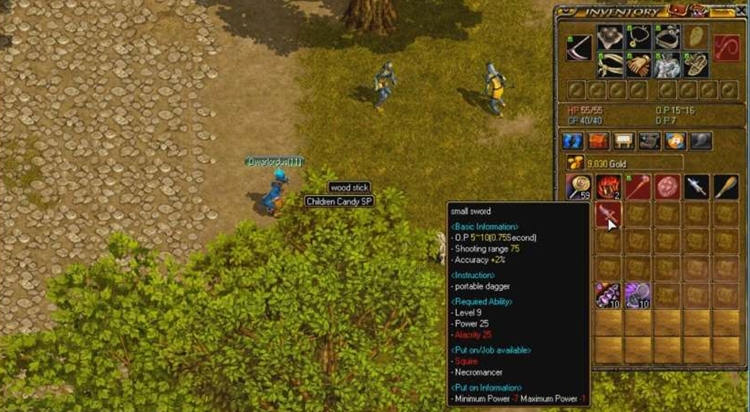
Task: Click the equipped gloves slot
Action: [x=638, y=64]
